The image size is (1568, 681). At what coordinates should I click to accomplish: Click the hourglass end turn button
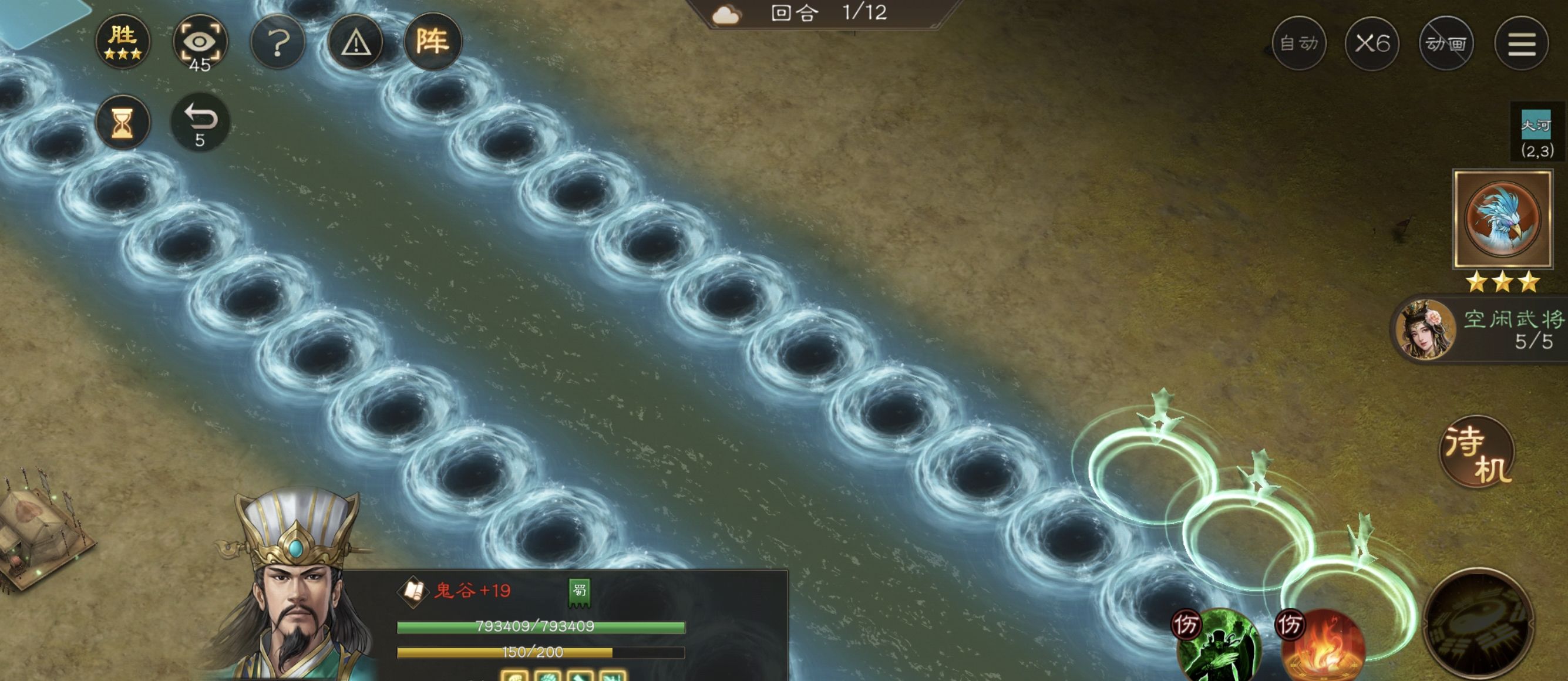(x=122, y=123)
